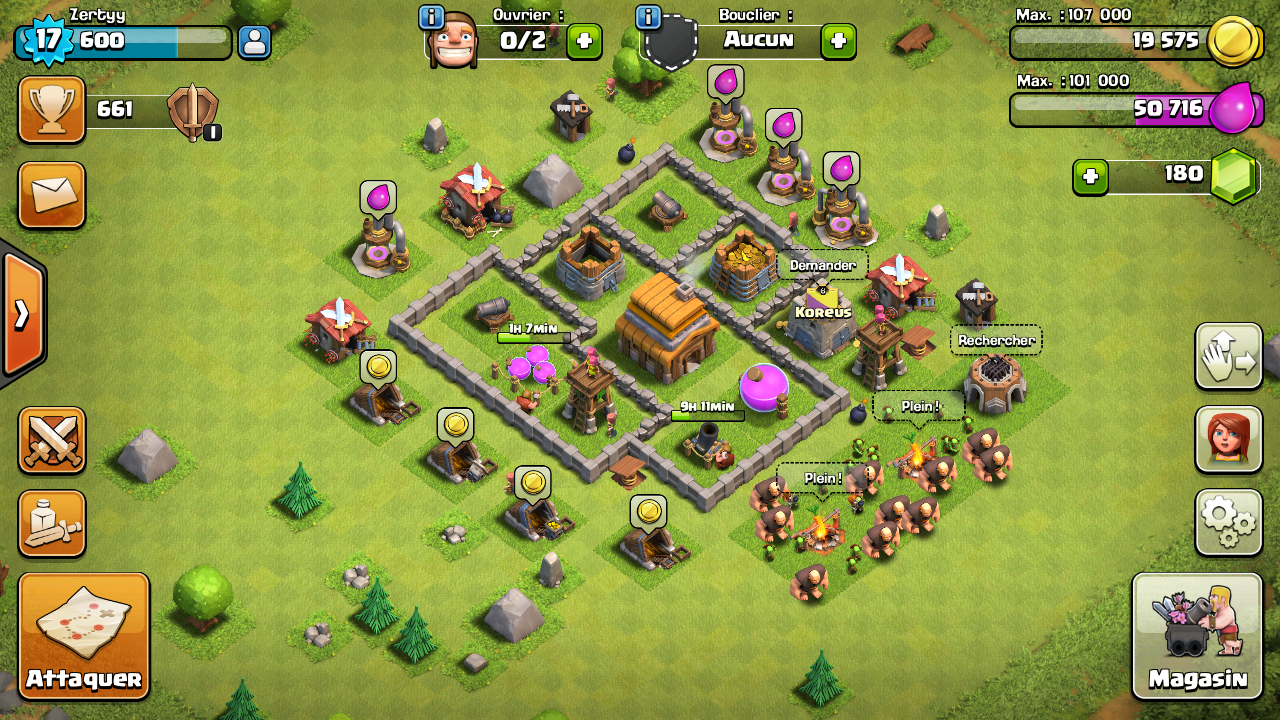The height and width of the screenshot is (720, 1280).
Task: Show shield info via Bouclier info icon
Action: (x=648, y=17)
